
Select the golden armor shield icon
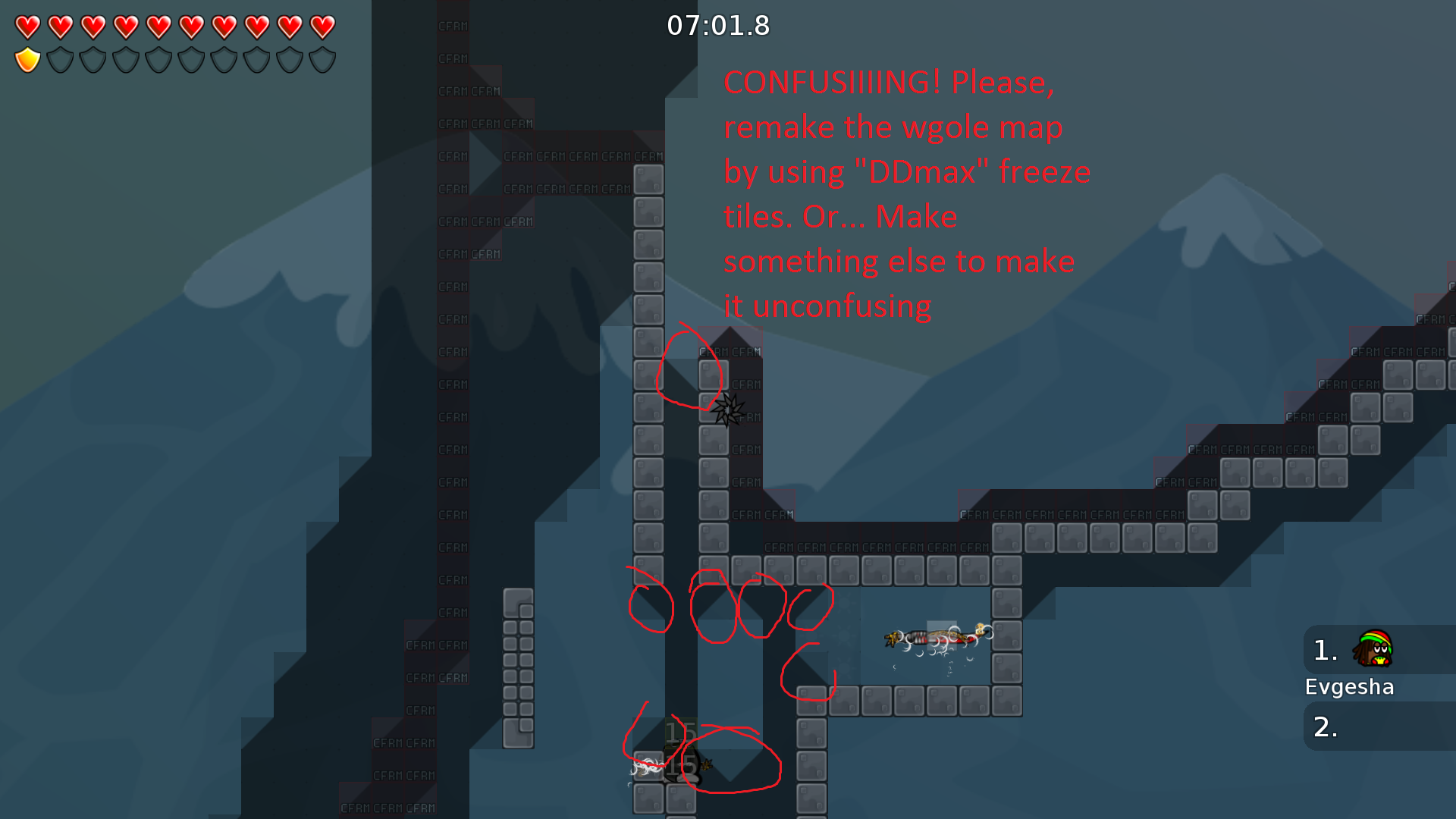(28, 60)
